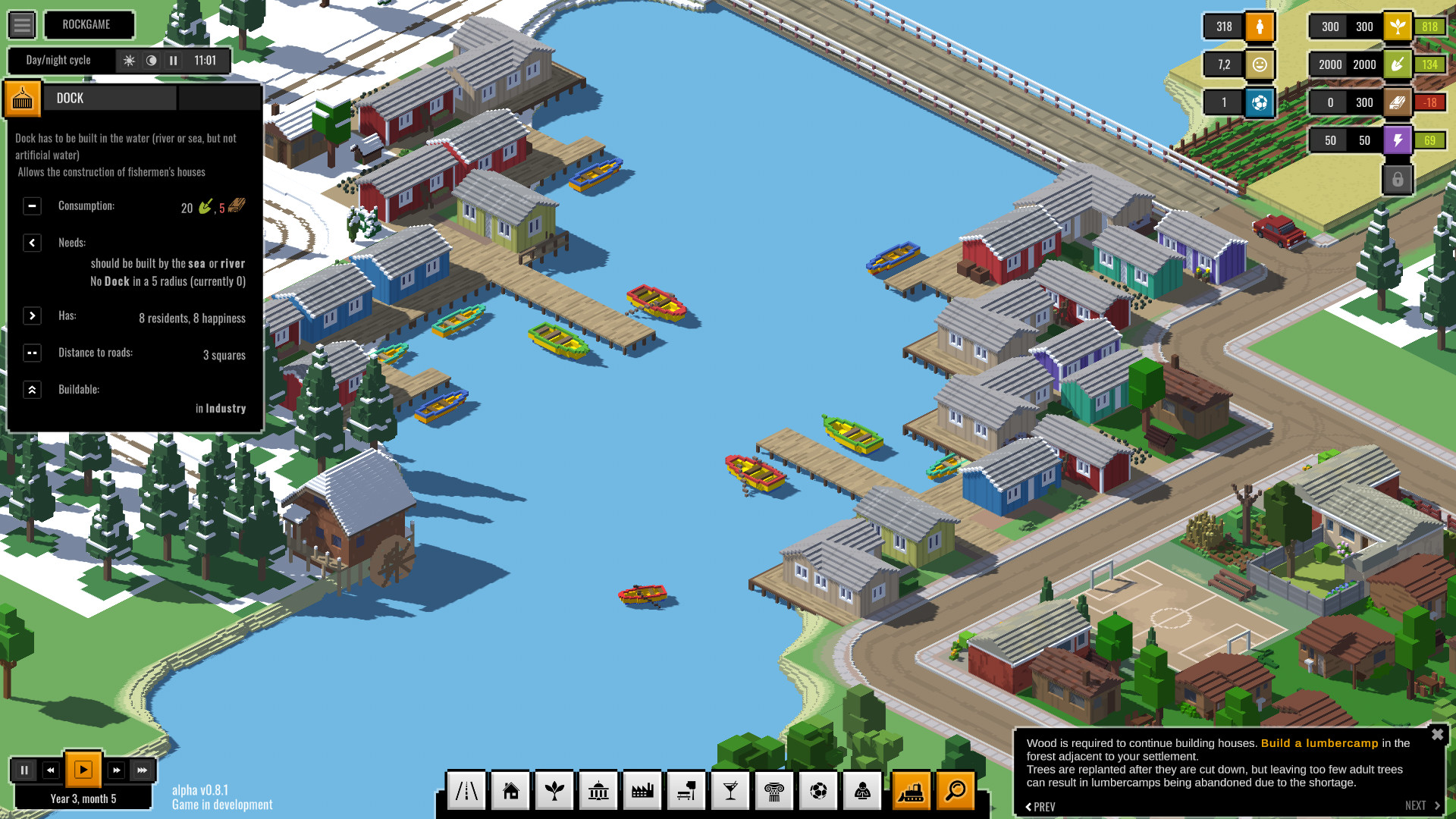Select the Roads building category
1456x819 pixels.
click(466, 790)
